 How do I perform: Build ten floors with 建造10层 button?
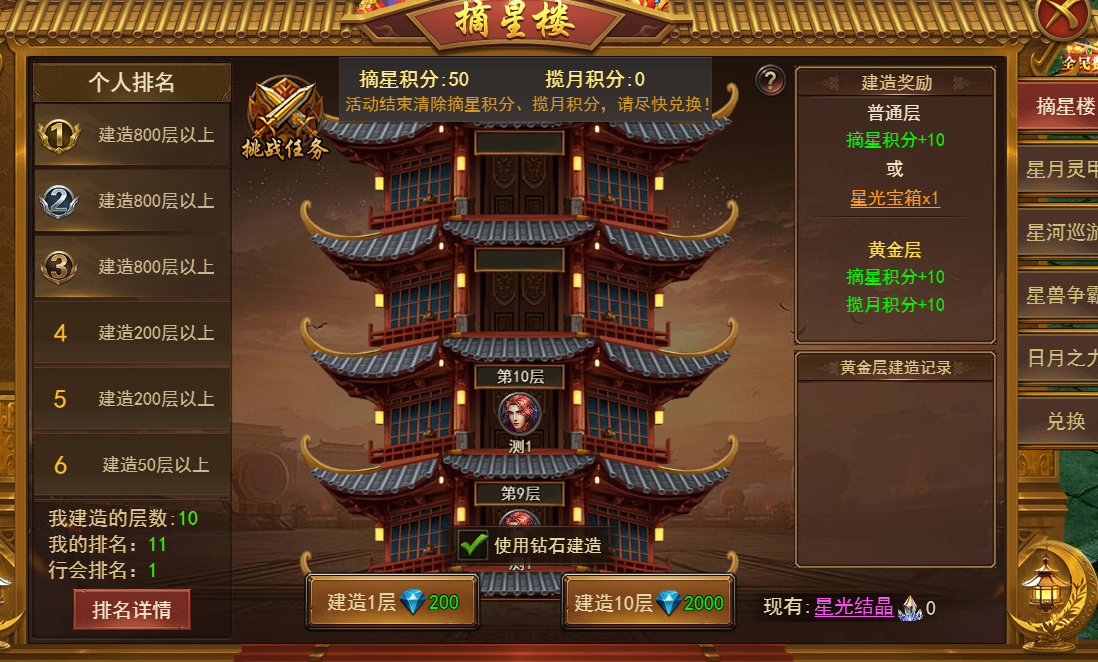648,602
